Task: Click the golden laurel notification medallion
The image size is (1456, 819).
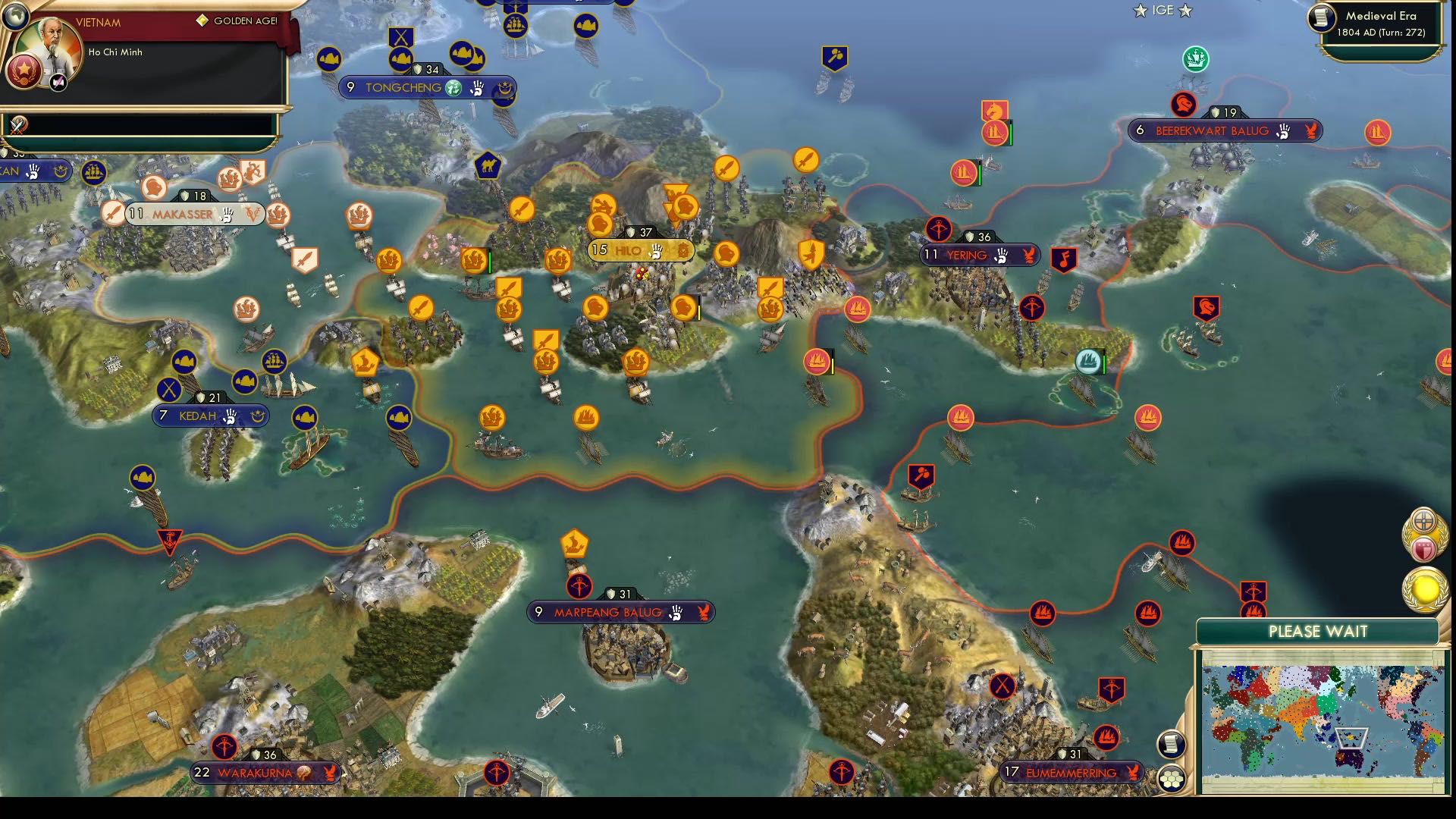Action: click(x=1428, y=591)
